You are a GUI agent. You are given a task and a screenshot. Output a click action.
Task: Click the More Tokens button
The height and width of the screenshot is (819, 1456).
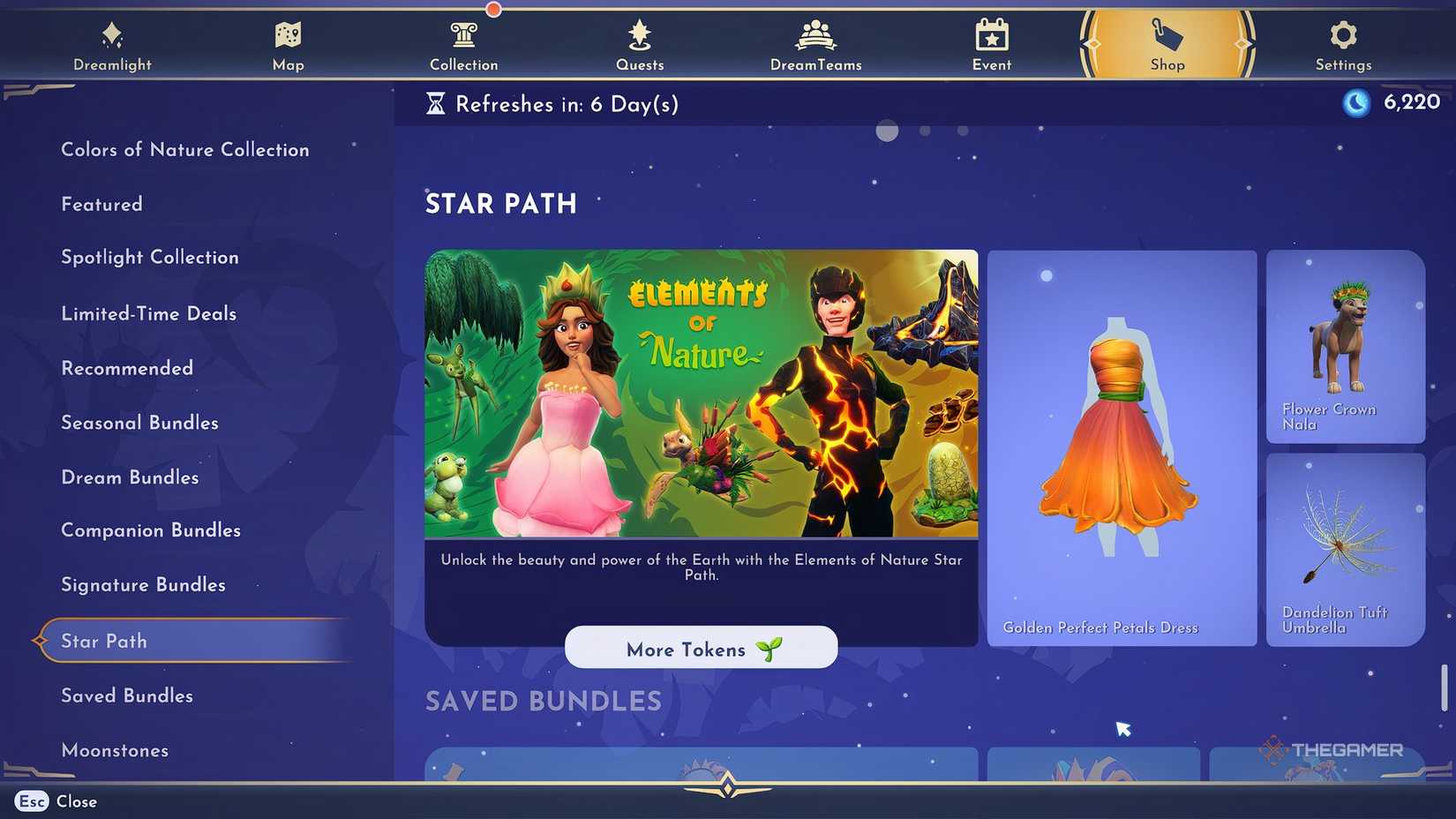(701, 648)
